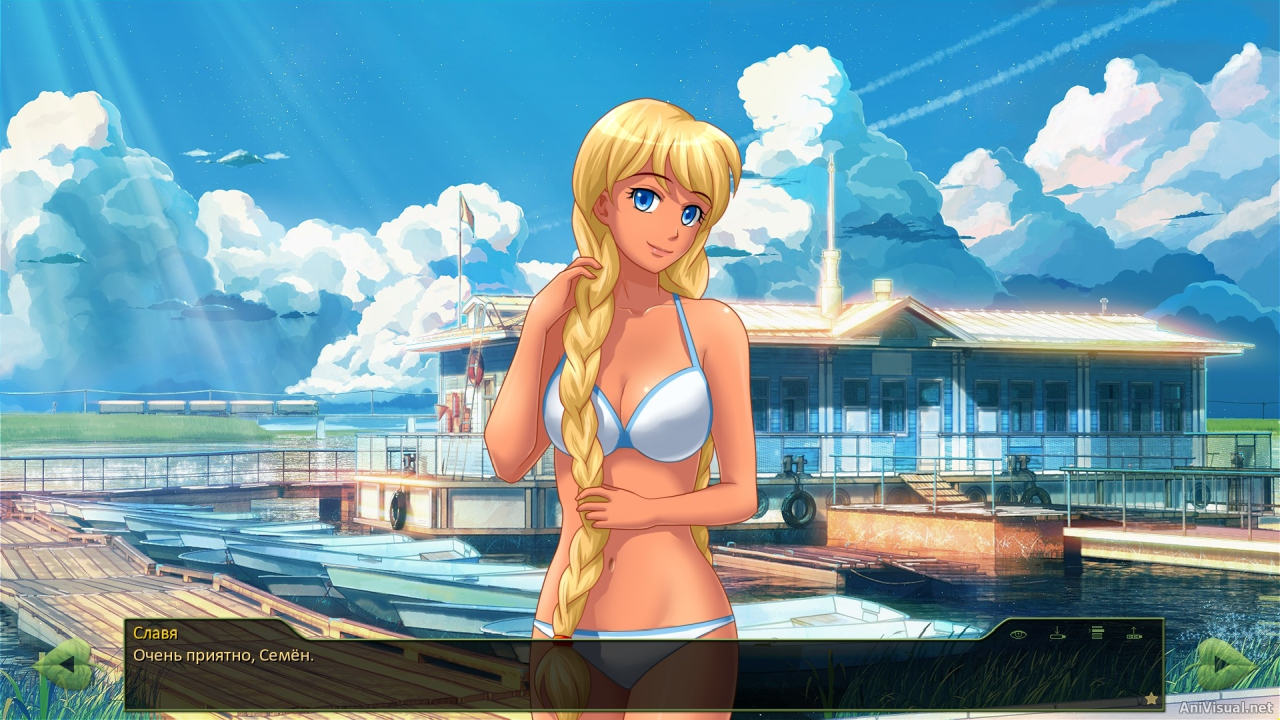1280x720 pixels.
Task: Open the game menu list icon
Action: (x=1096, y=633)
